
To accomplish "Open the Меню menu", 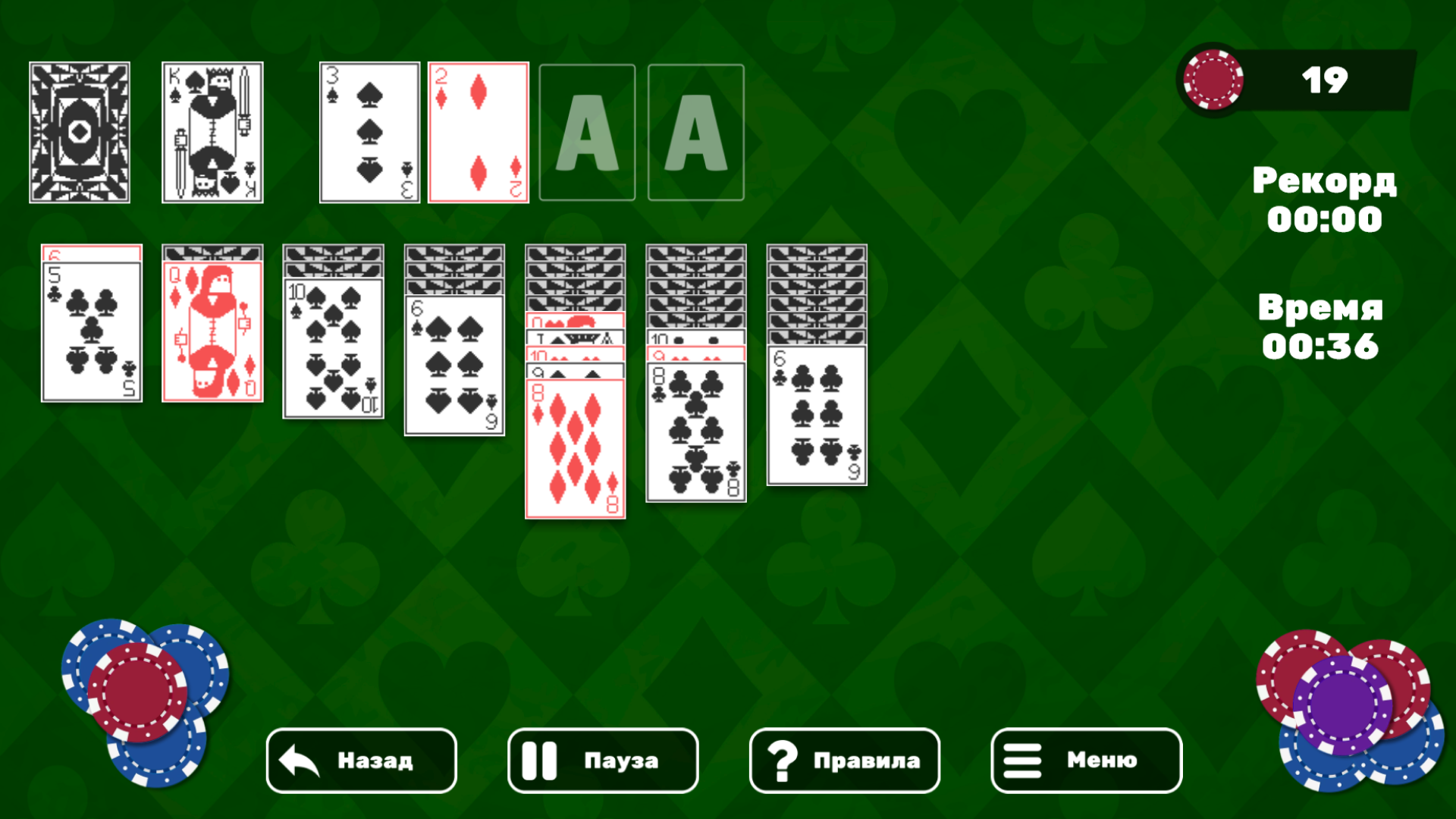I will coord(1086,761).
